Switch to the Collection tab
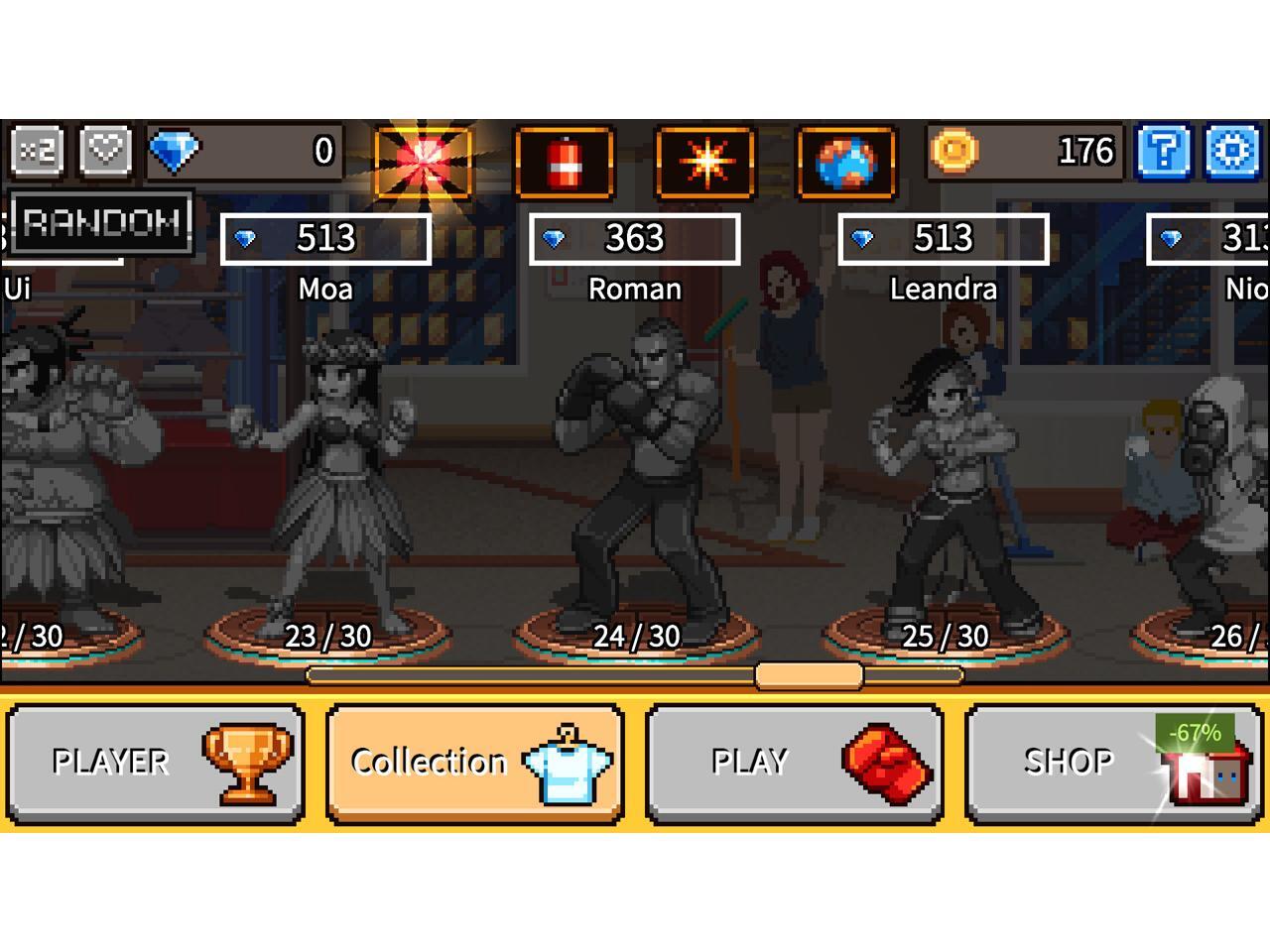 tap(475, 763)
